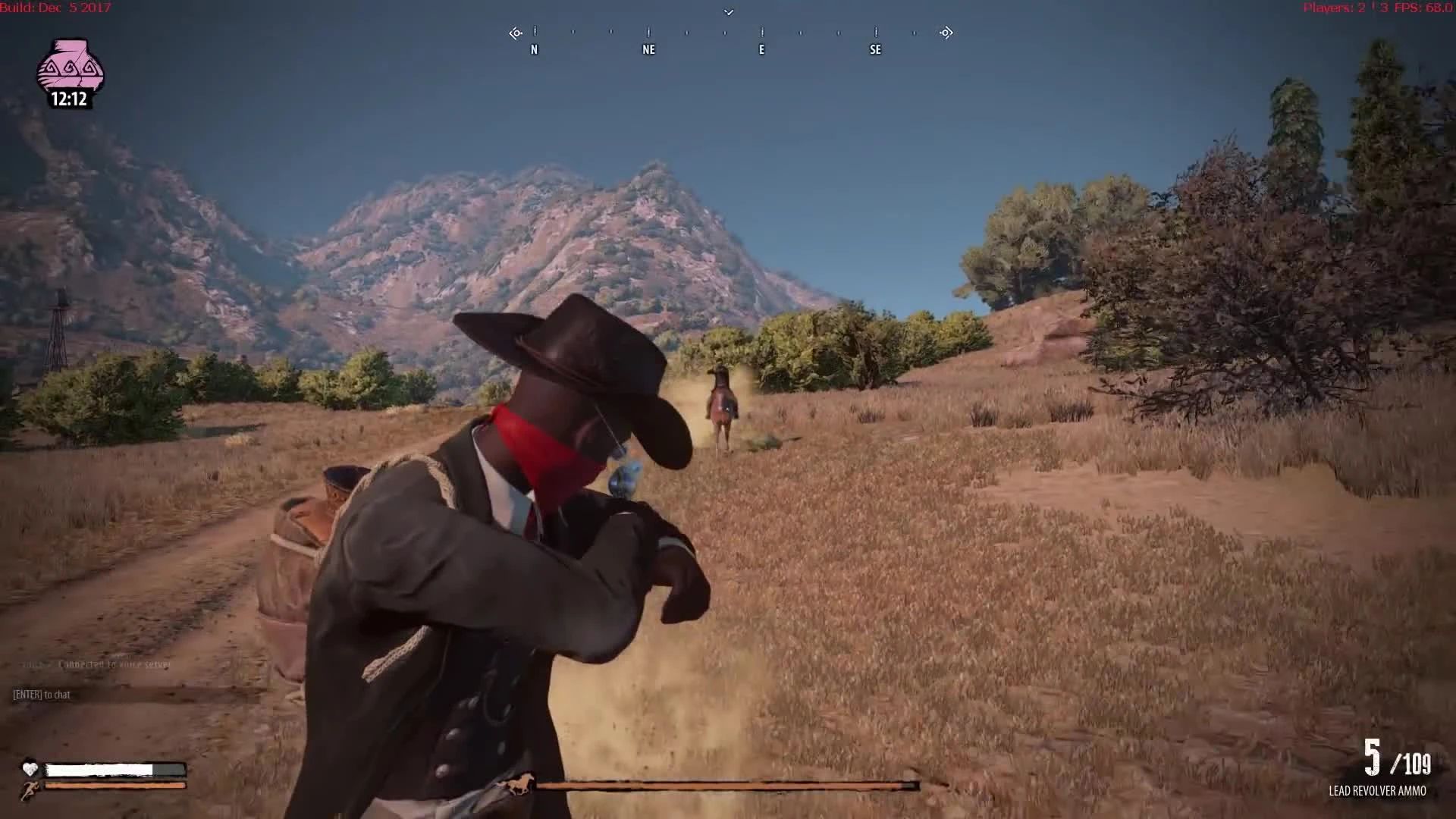Image resolution: width=1456 pixels, height=819 pixels.
Task: Click the N marker on the compass
Action: click(534, 49)
